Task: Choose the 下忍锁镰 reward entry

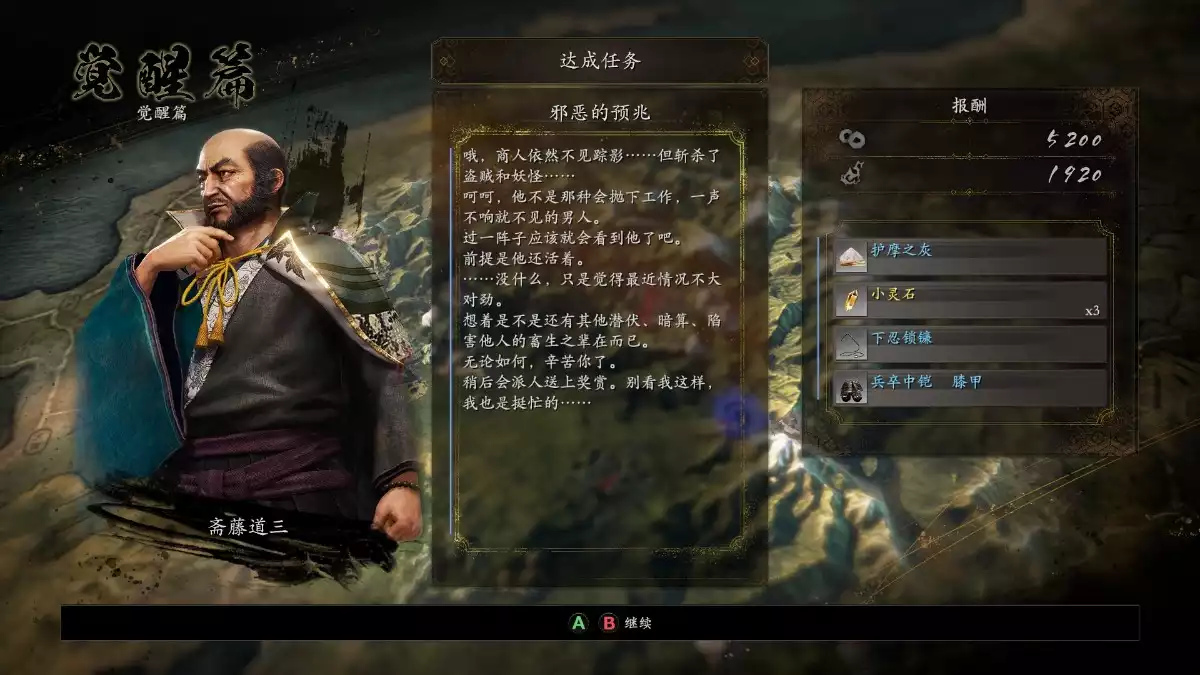Action: tap(970, 344)
